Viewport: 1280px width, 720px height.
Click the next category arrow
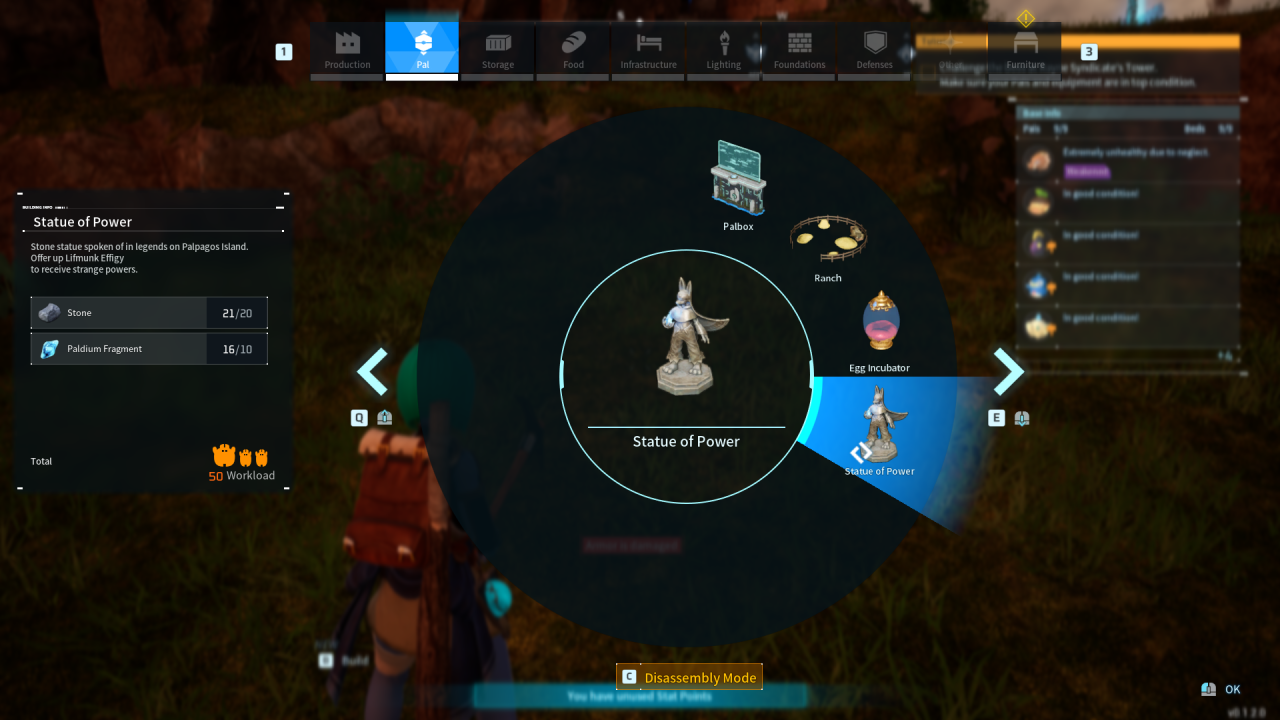tap(1009, 371)
